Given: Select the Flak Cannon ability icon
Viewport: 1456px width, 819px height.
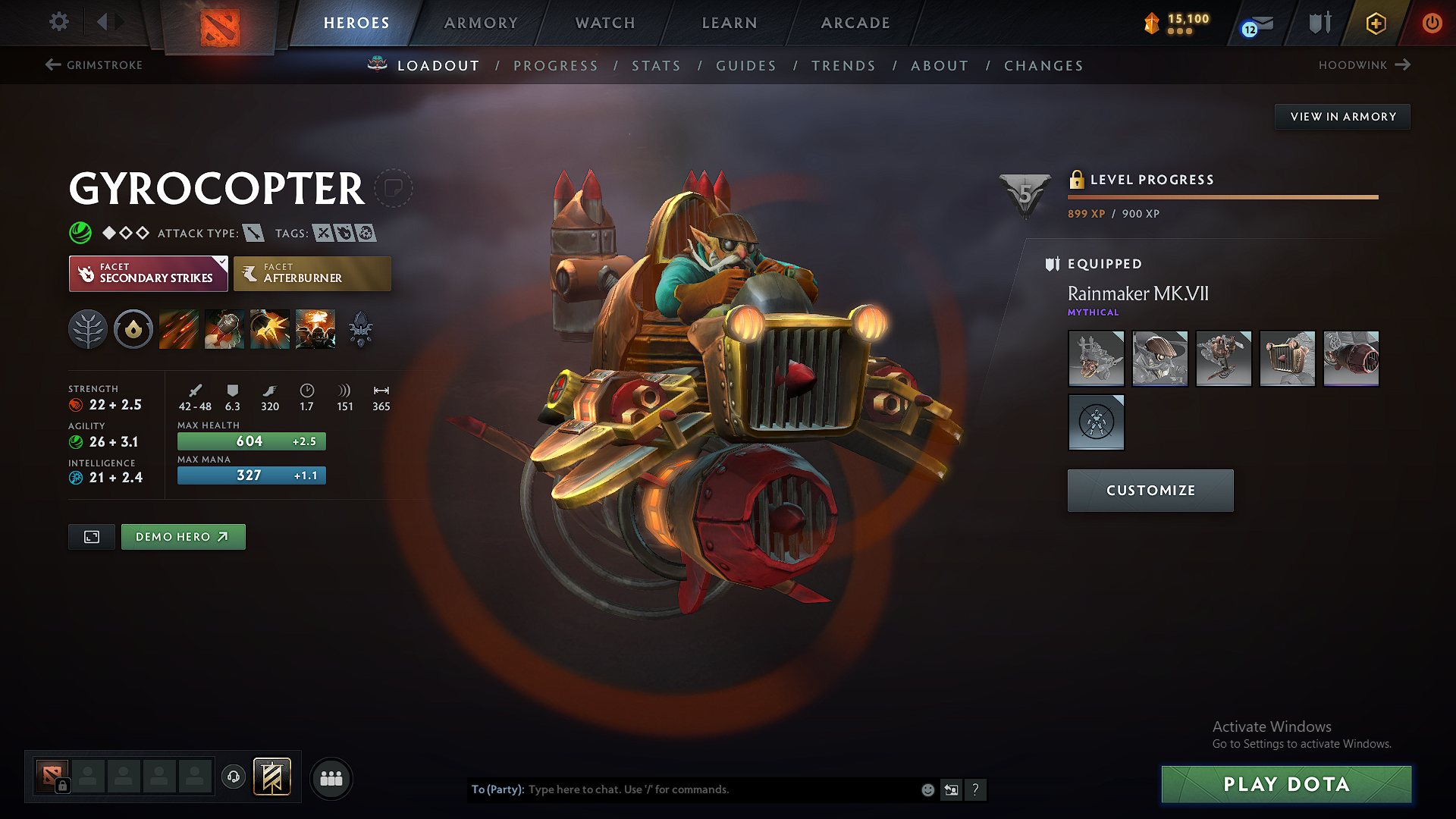Looking at the screenshot, I should pyautogui.click(x=269, y=328).
